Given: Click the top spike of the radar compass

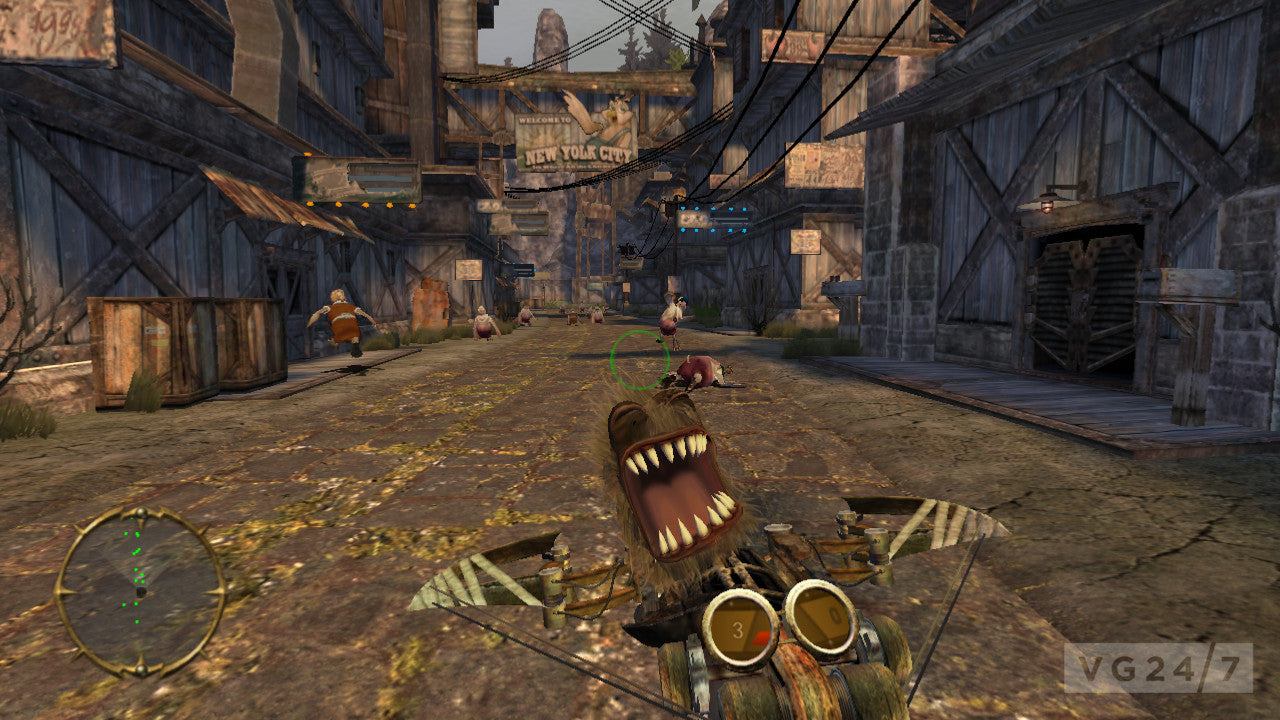Looking at the screenshot, I should 141,511.
